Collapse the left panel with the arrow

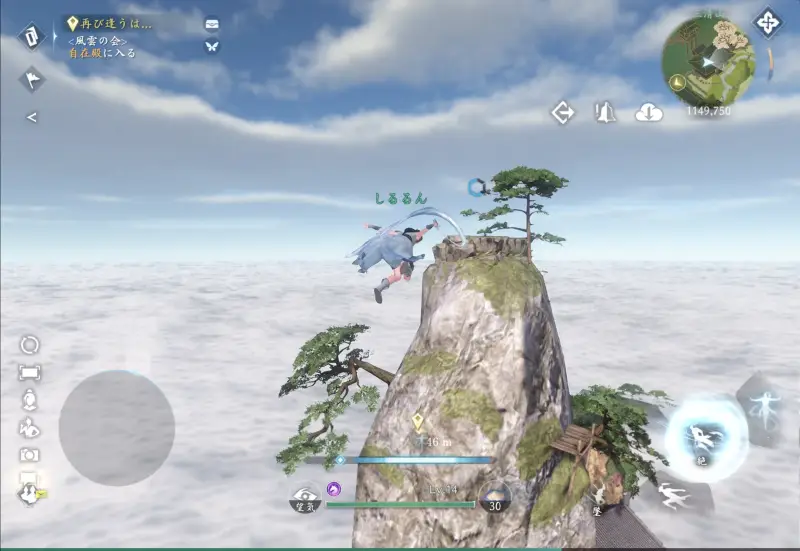tap(31, 118)
